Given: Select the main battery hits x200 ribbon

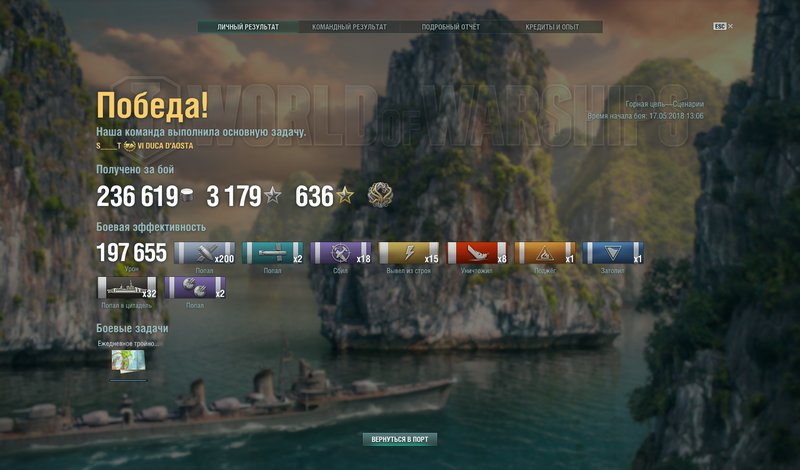Looking at the screenshot, I should 205,253.
